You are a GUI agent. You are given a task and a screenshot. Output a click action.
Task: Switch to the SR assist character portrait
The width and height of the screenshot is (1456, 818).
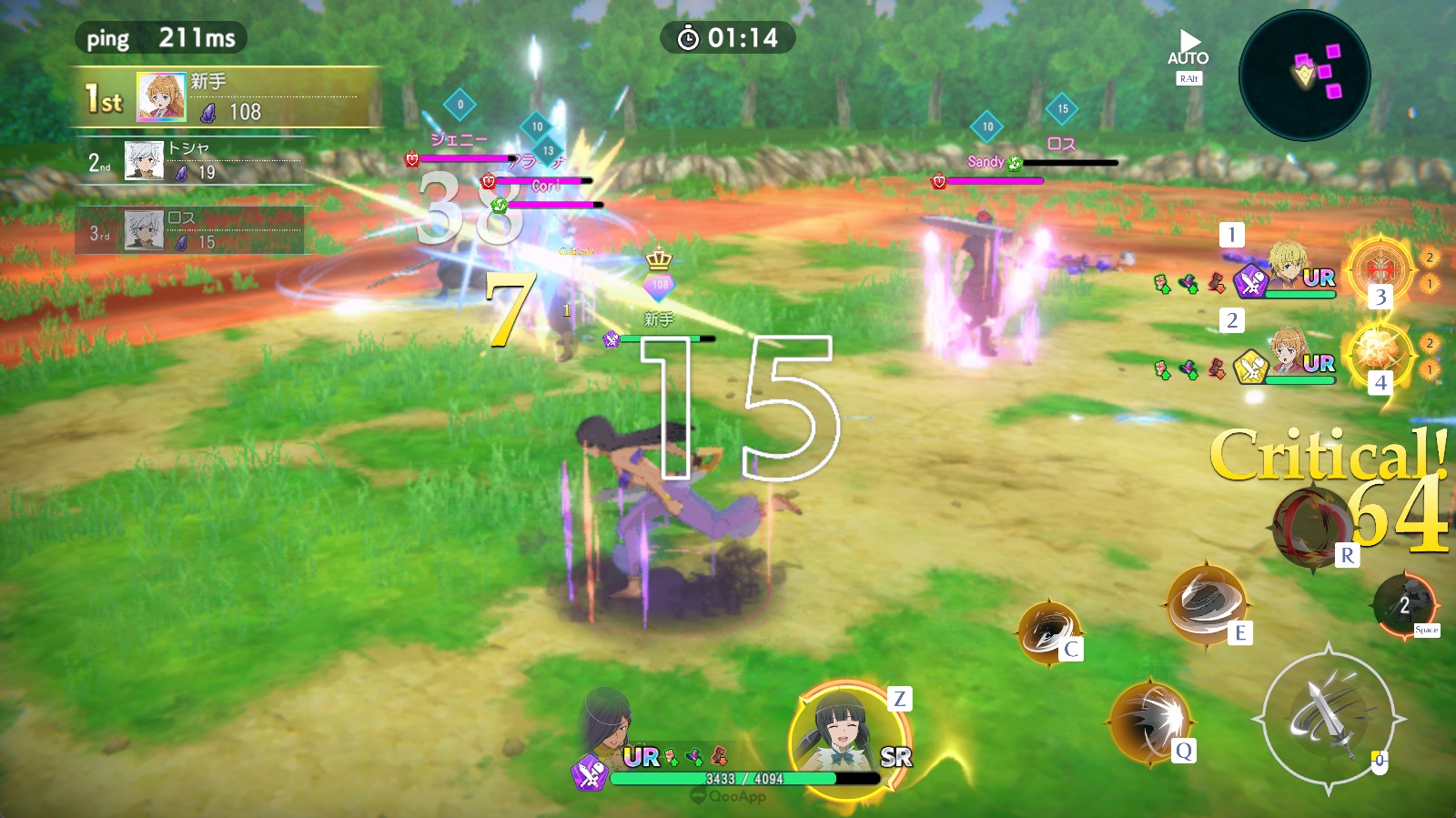pos(848,735)
